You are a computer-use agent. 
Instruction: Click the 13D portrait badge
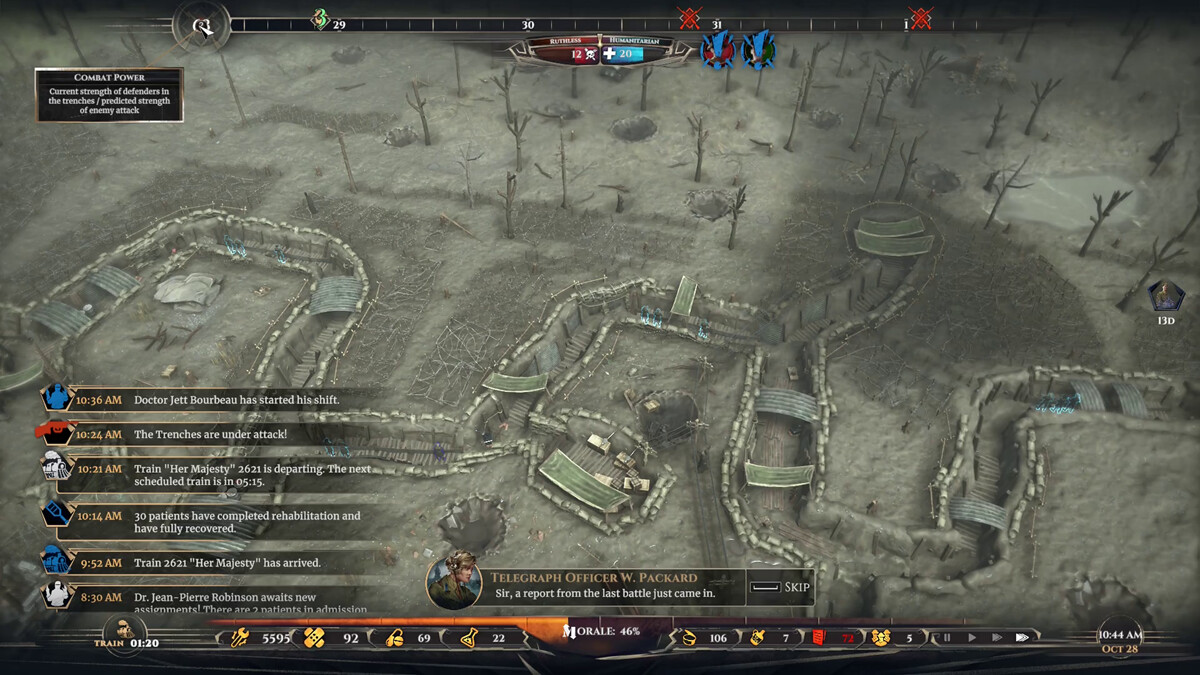coord(1165,297)
